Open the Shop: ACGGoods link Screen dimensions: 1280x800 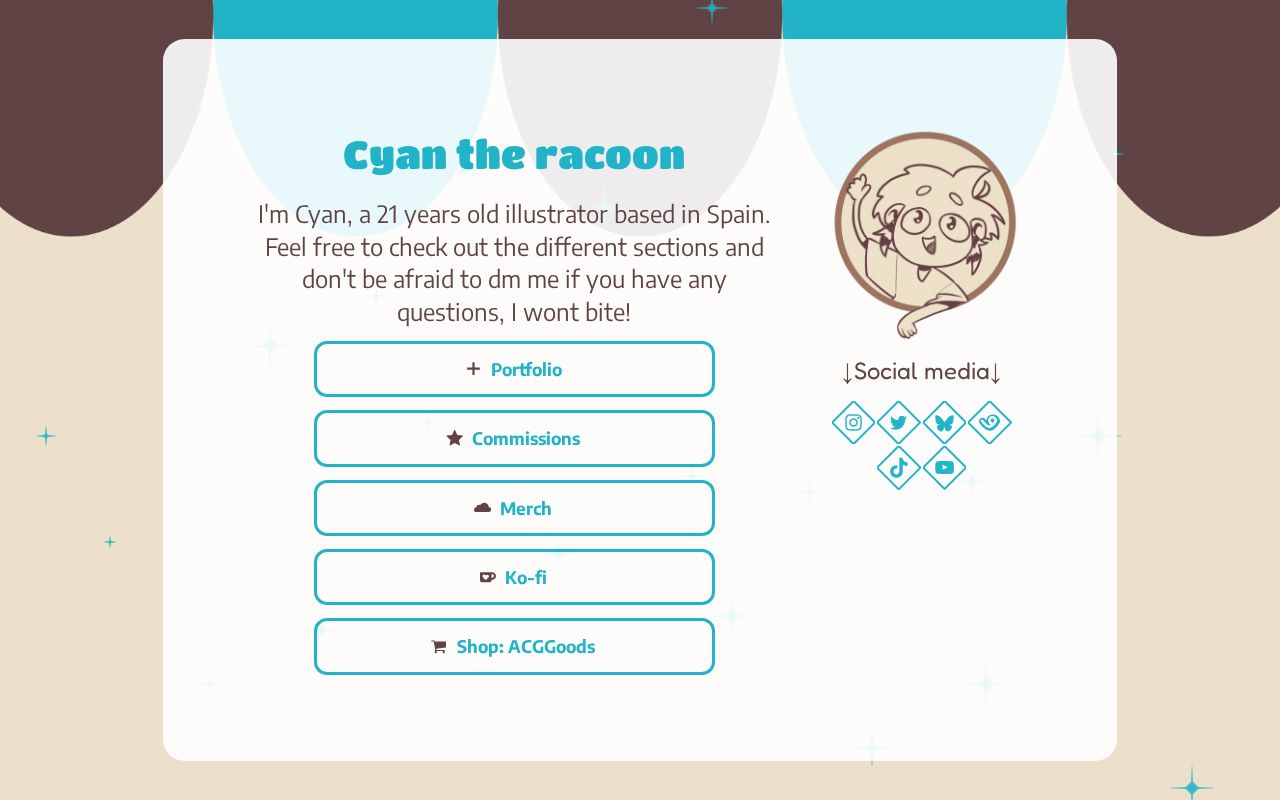click(514, 646)
